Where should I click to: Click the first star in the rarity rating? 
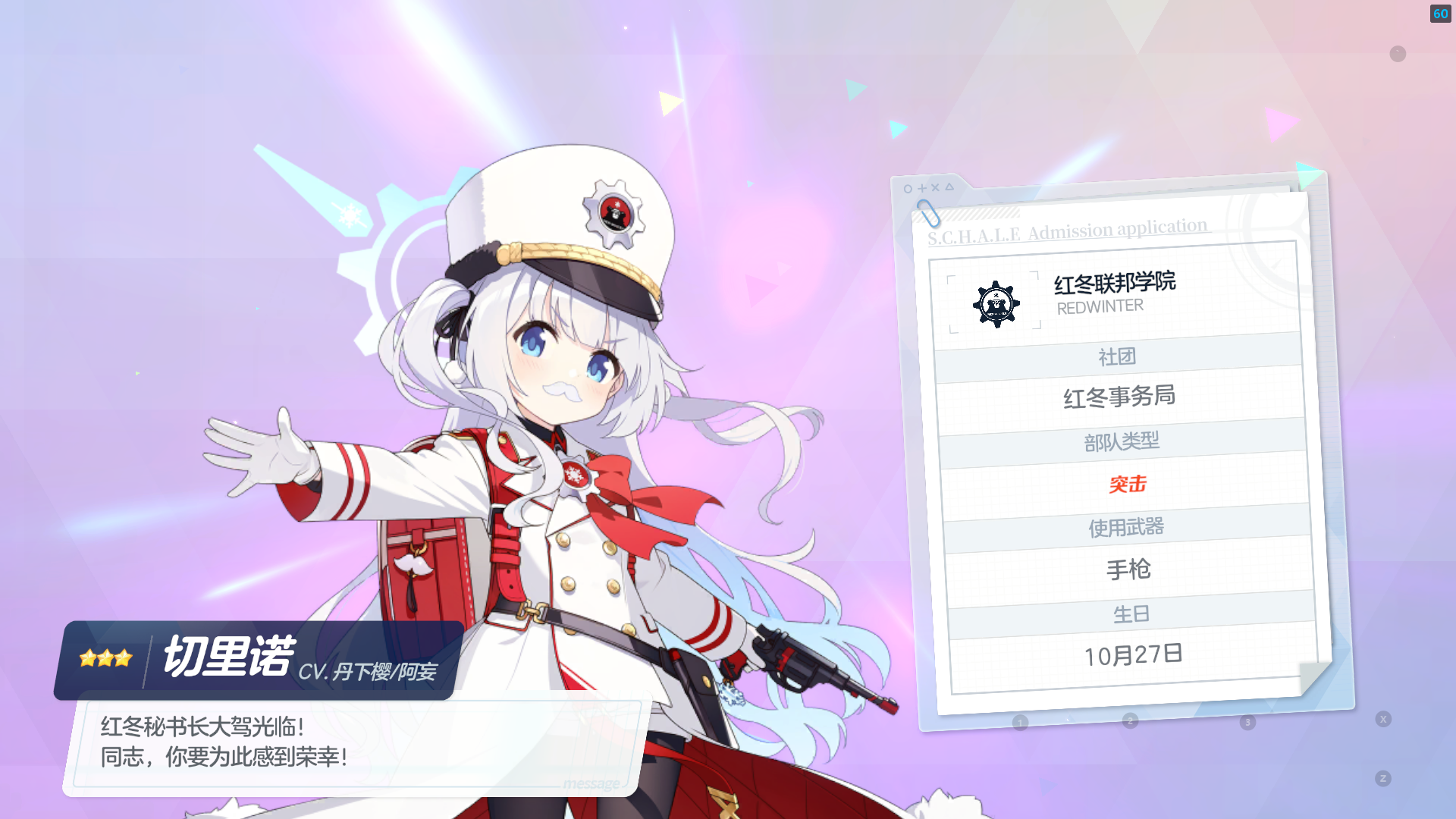88,658
